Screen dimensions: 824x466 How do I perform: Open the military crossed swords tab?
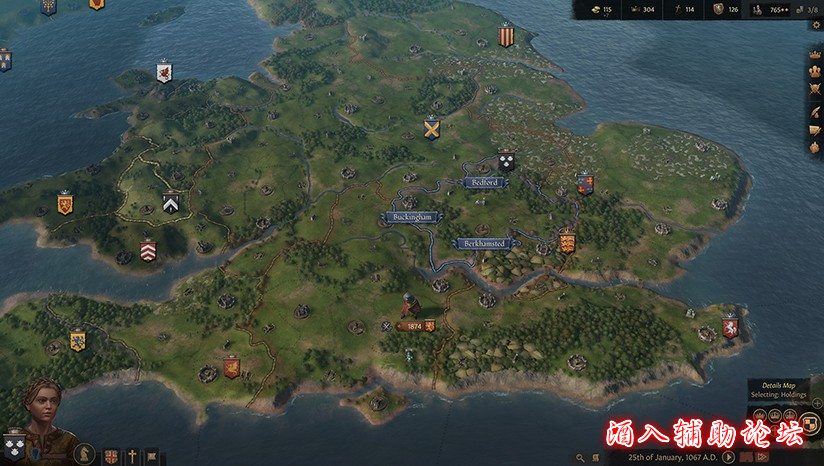(814, 90)
